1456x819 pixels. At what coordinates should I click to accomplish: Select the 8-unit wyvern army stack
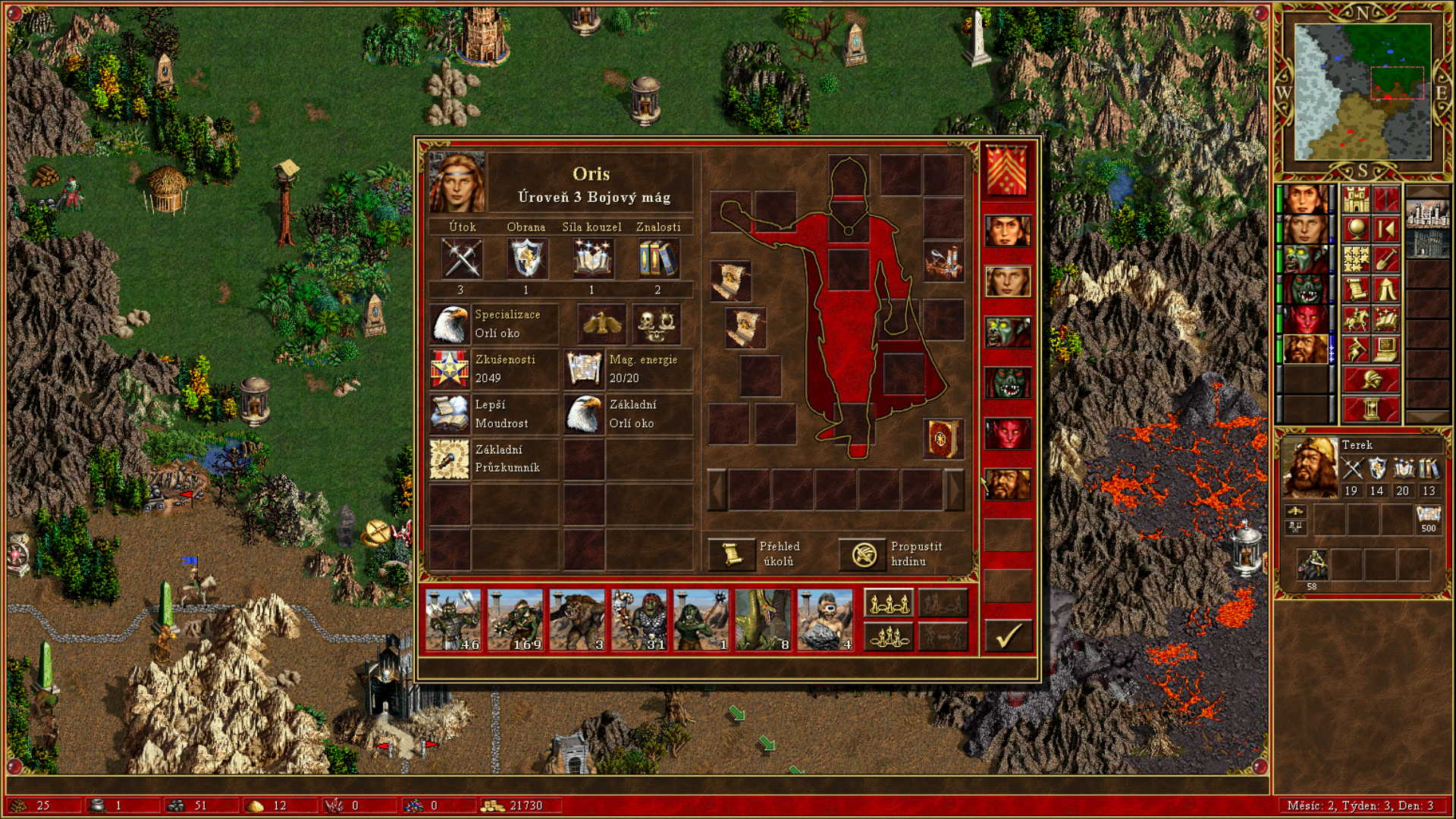click(x=763, y=620)
